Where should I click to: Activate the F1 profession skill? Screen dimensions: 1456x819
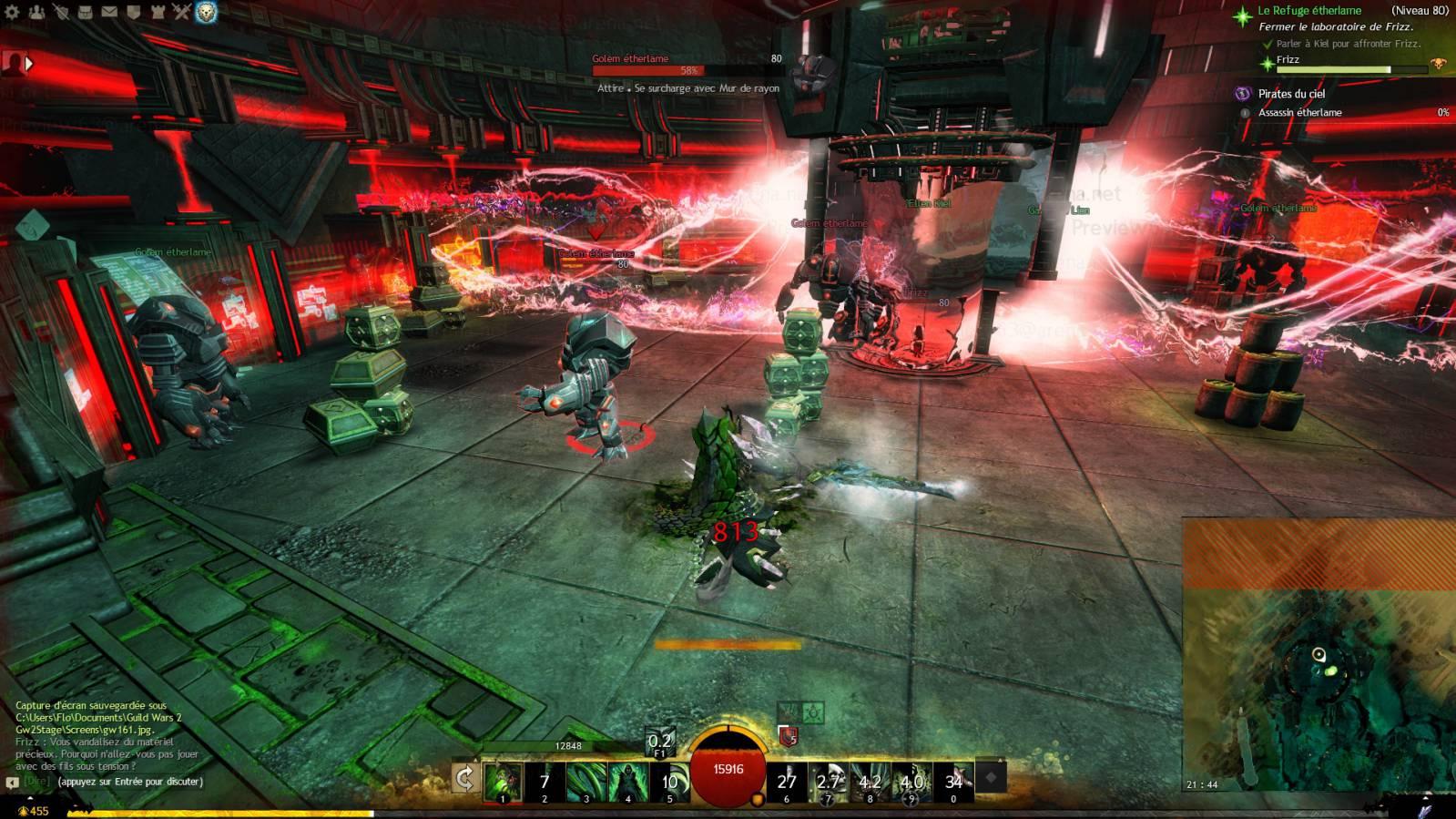click(x=659, y=742)
